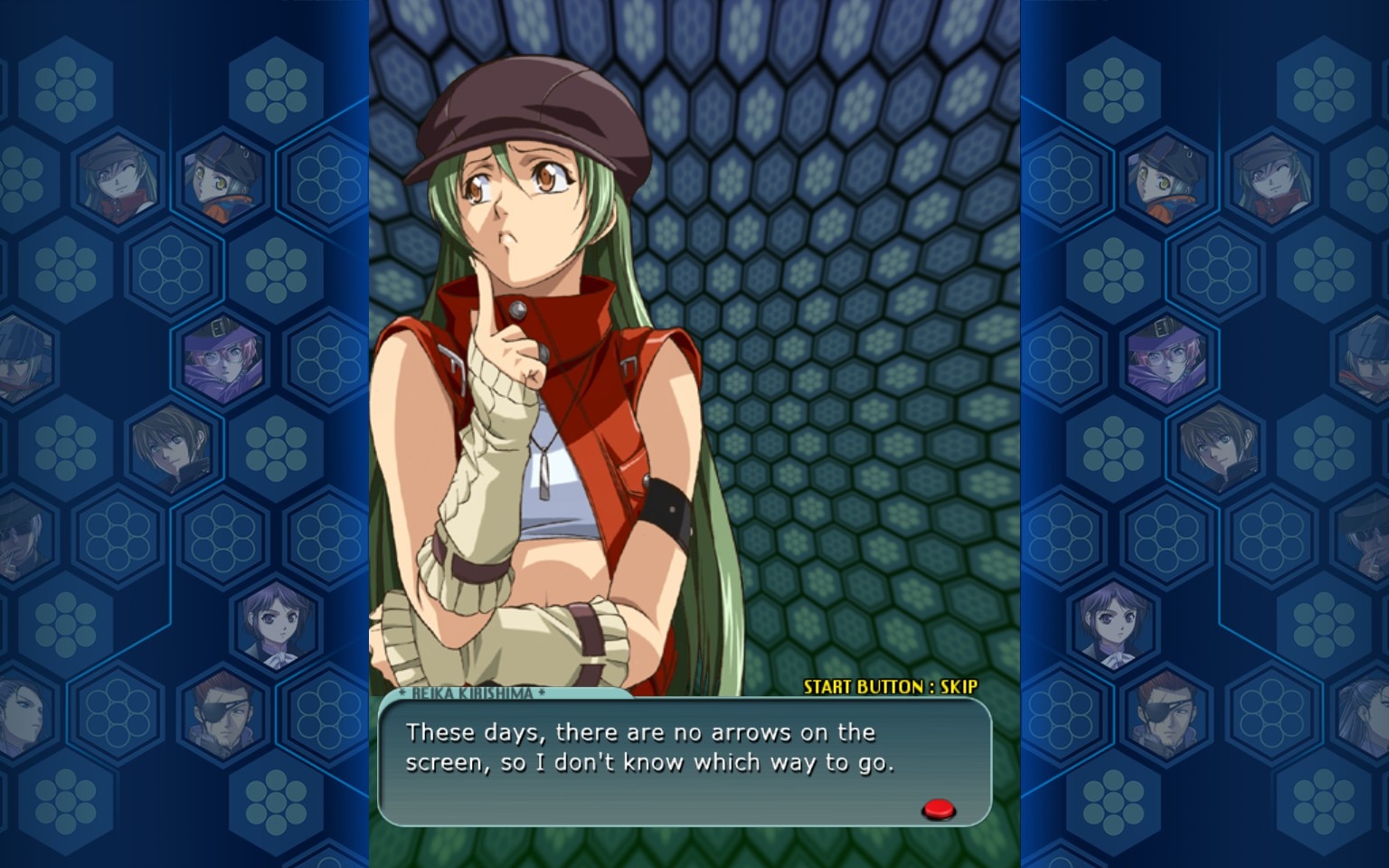Click the red continue button in the dialogue box
The image size is (1389, 868).
[939, 808]
